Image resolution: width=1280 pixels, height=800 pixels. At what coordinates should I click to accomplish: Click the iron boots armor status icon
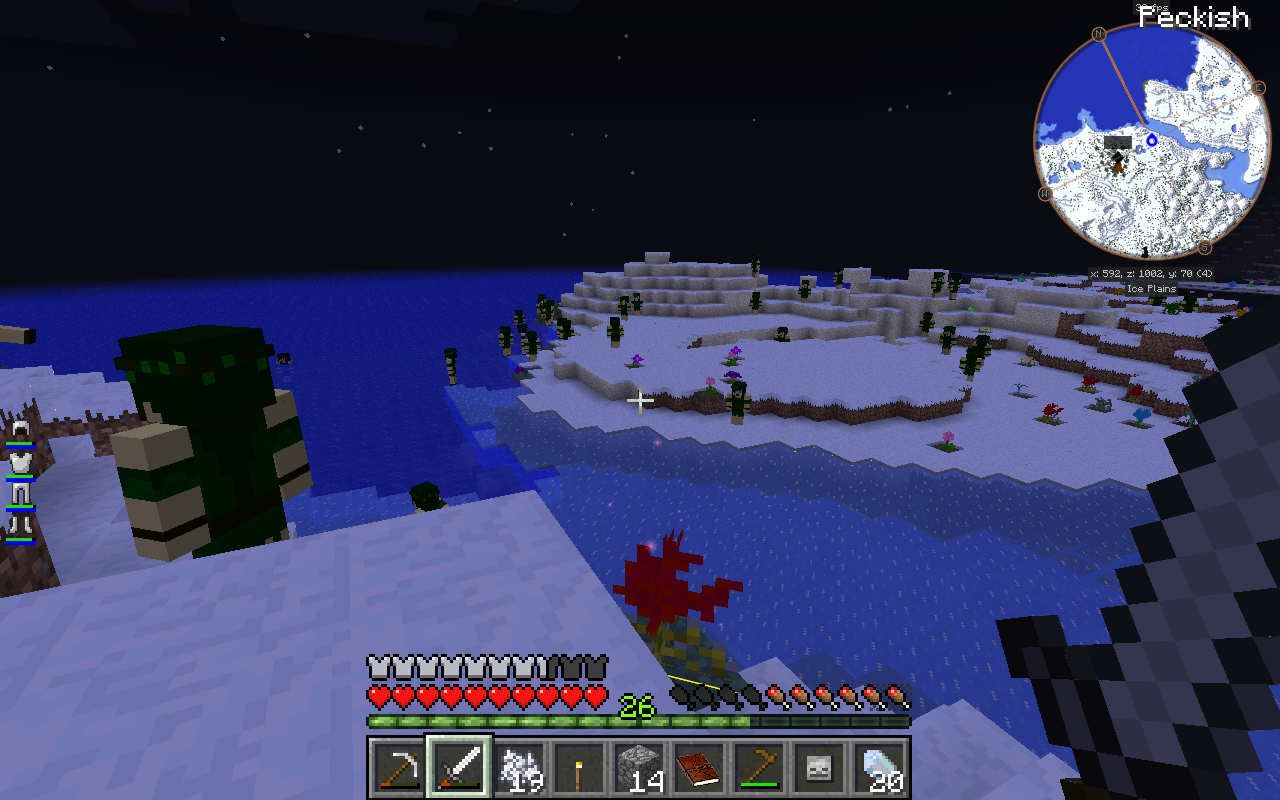(x=20, y=526)
